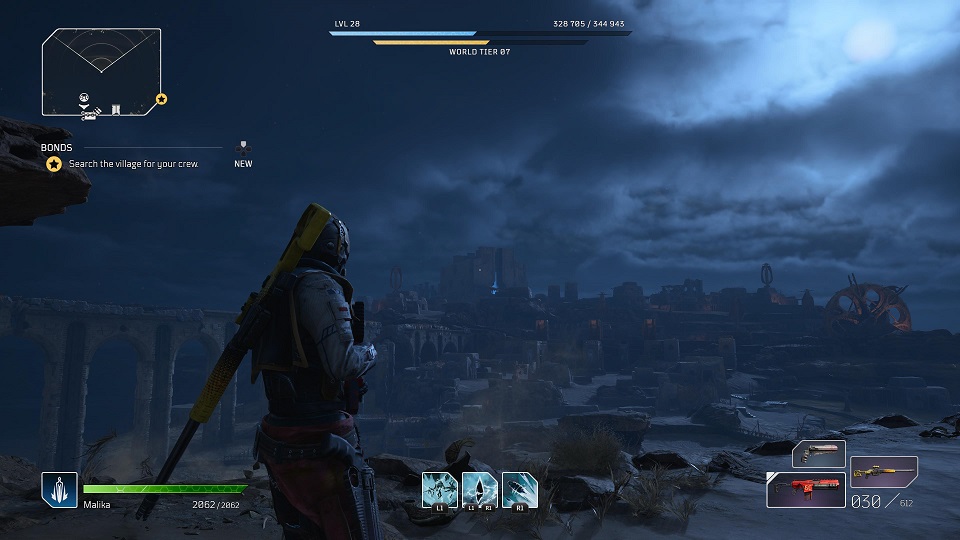
Task: Activate the third skill with the rocket
Action: click(519, 490)
